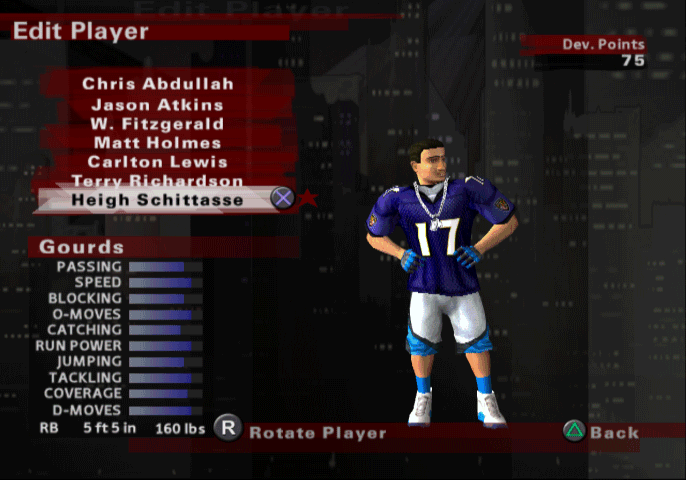Choose Carlton Lewis to edit

[x=157, y=162]
